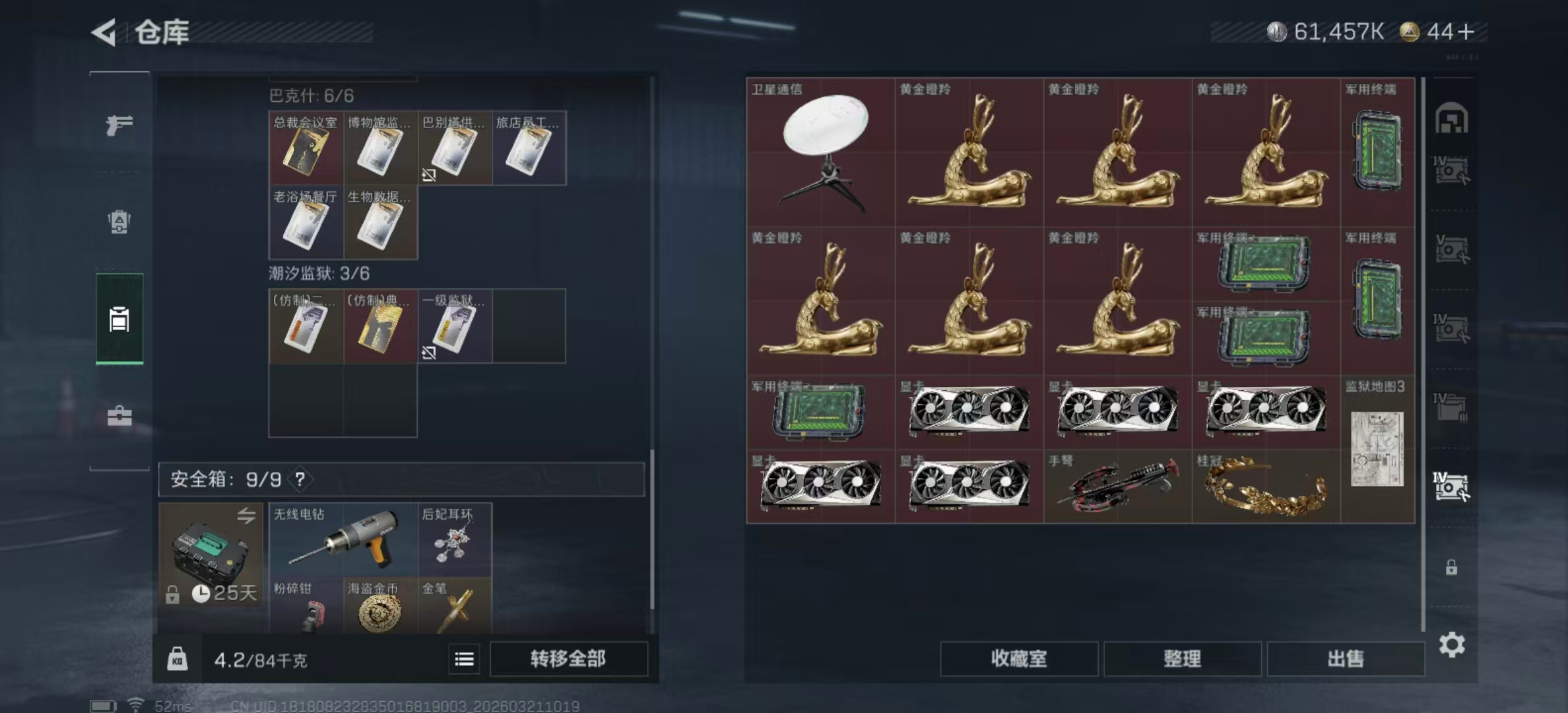Open the list view options icon near weight display
Viewport: 1568px width, 713px height.
coord(464,660)
